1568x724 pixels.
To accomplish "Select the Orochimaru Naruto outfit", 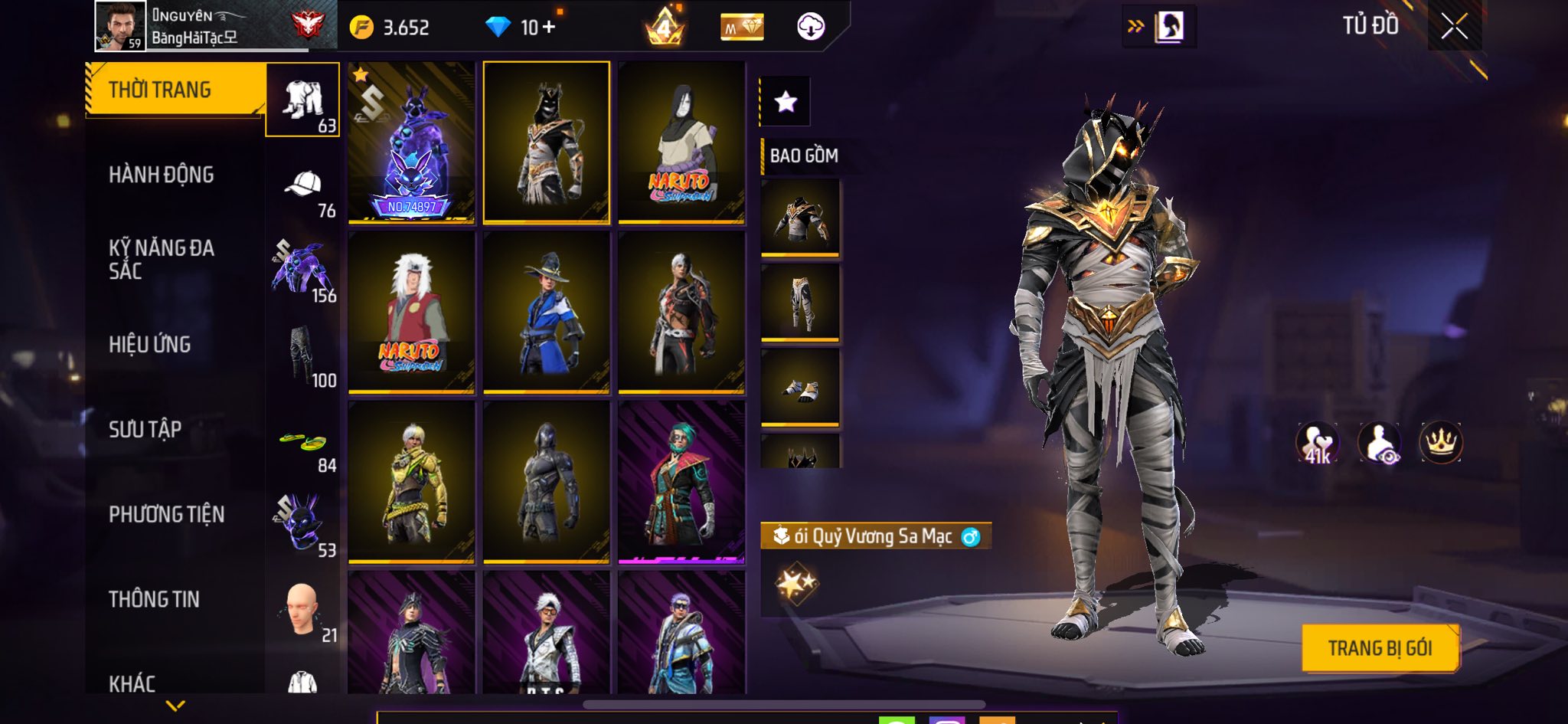I will coord(681,143).
